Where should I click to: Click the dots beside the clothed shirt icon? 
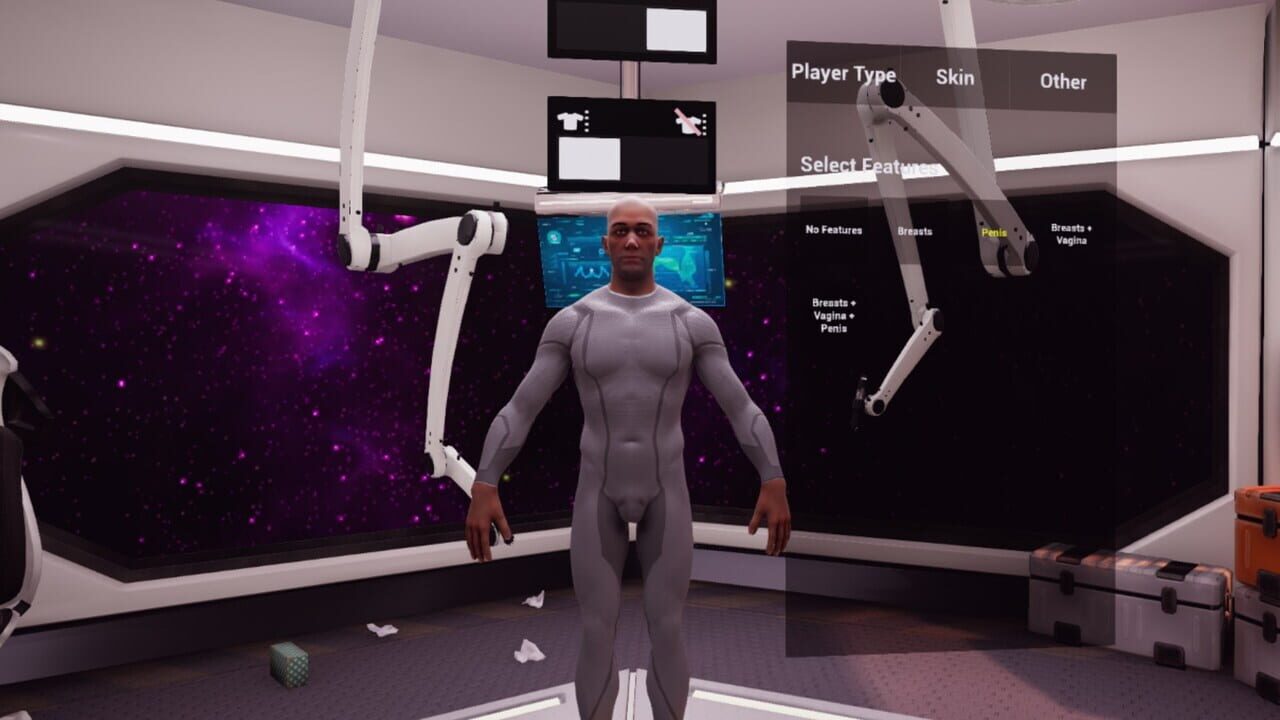[586, 120]
